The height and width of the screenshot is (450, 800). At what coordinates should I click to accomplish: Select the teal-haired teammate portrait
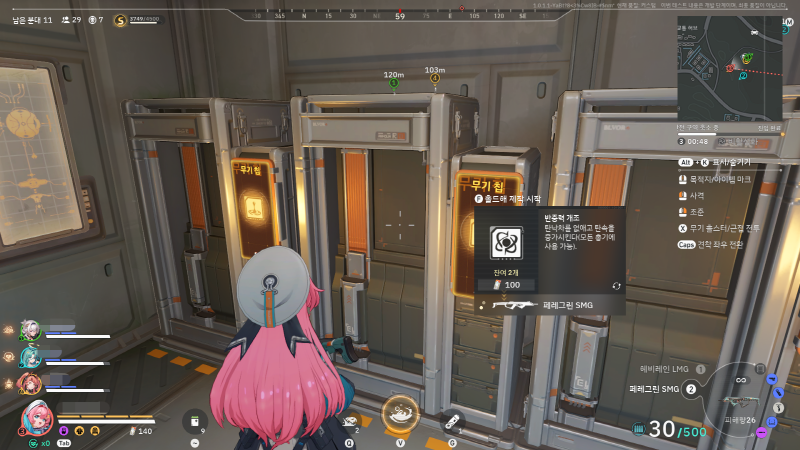[x=29, y=356]
